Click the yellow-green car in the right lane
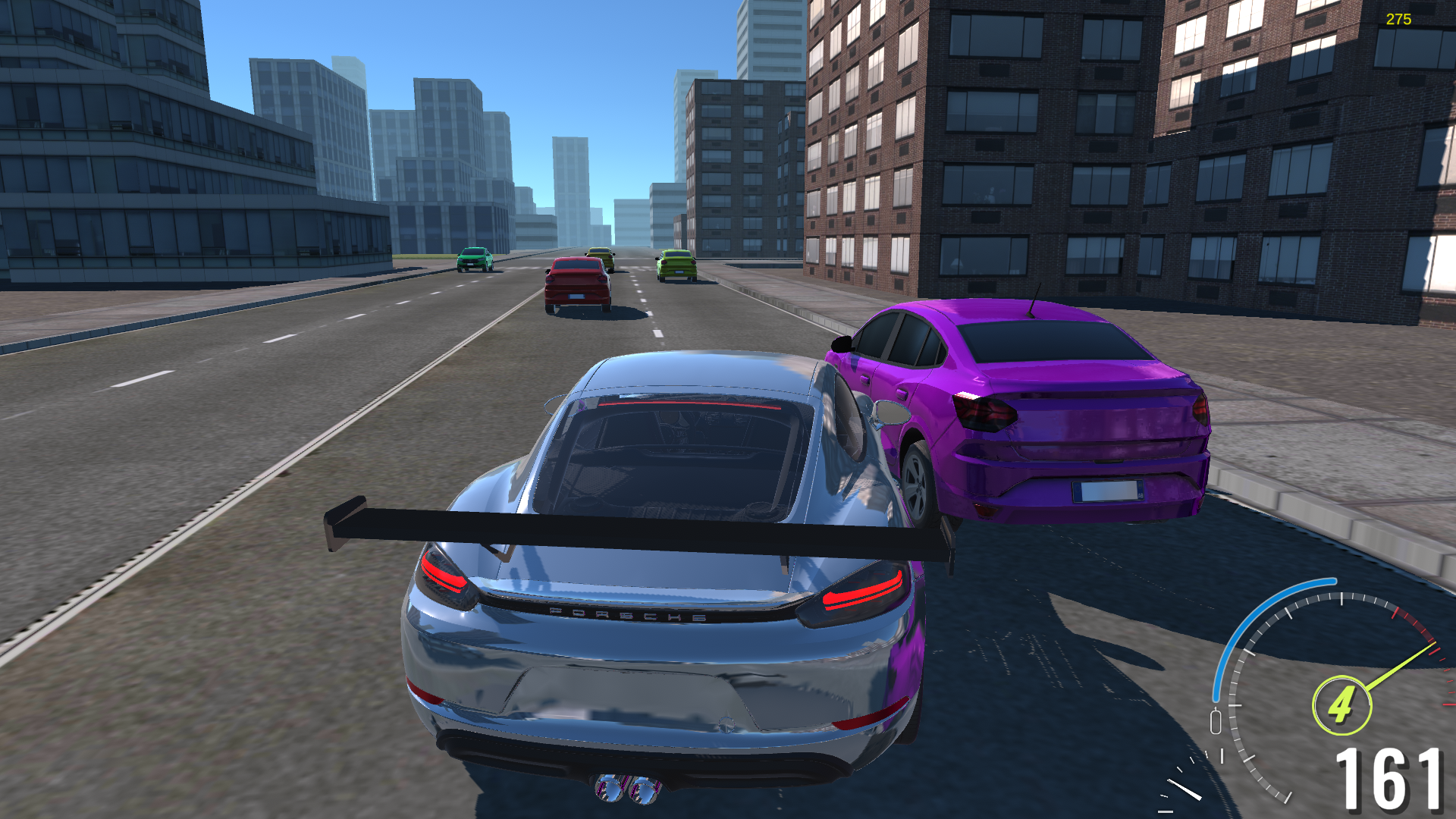The height and width of the screenshot is (819, 1456). 677,265
